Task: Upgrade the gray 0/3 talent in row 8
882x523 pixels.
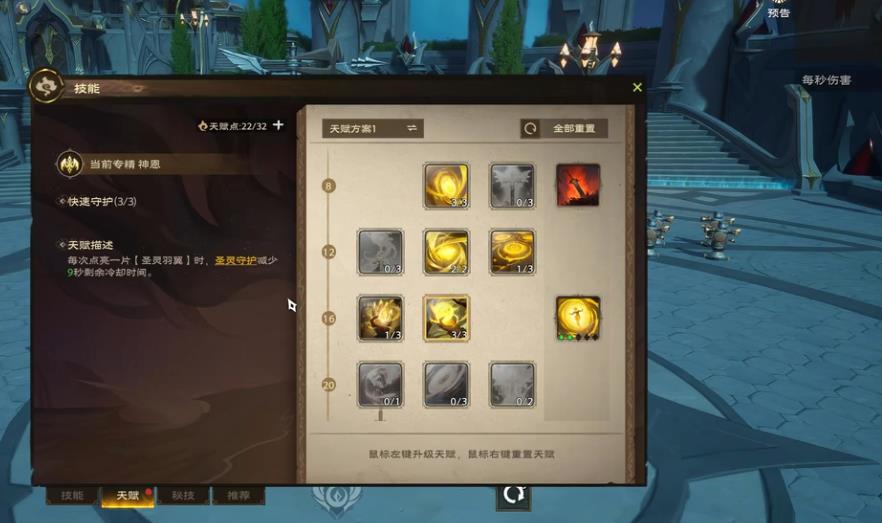Action: tap(512, 186)
